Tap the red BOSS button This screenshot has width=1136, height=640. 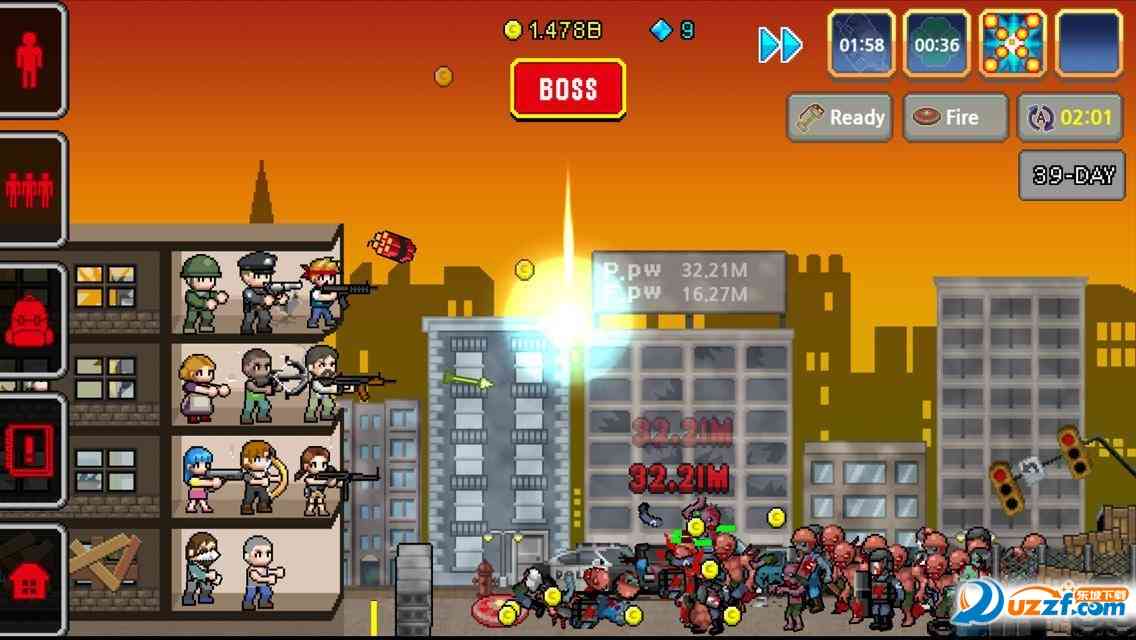tap(568, 89)
